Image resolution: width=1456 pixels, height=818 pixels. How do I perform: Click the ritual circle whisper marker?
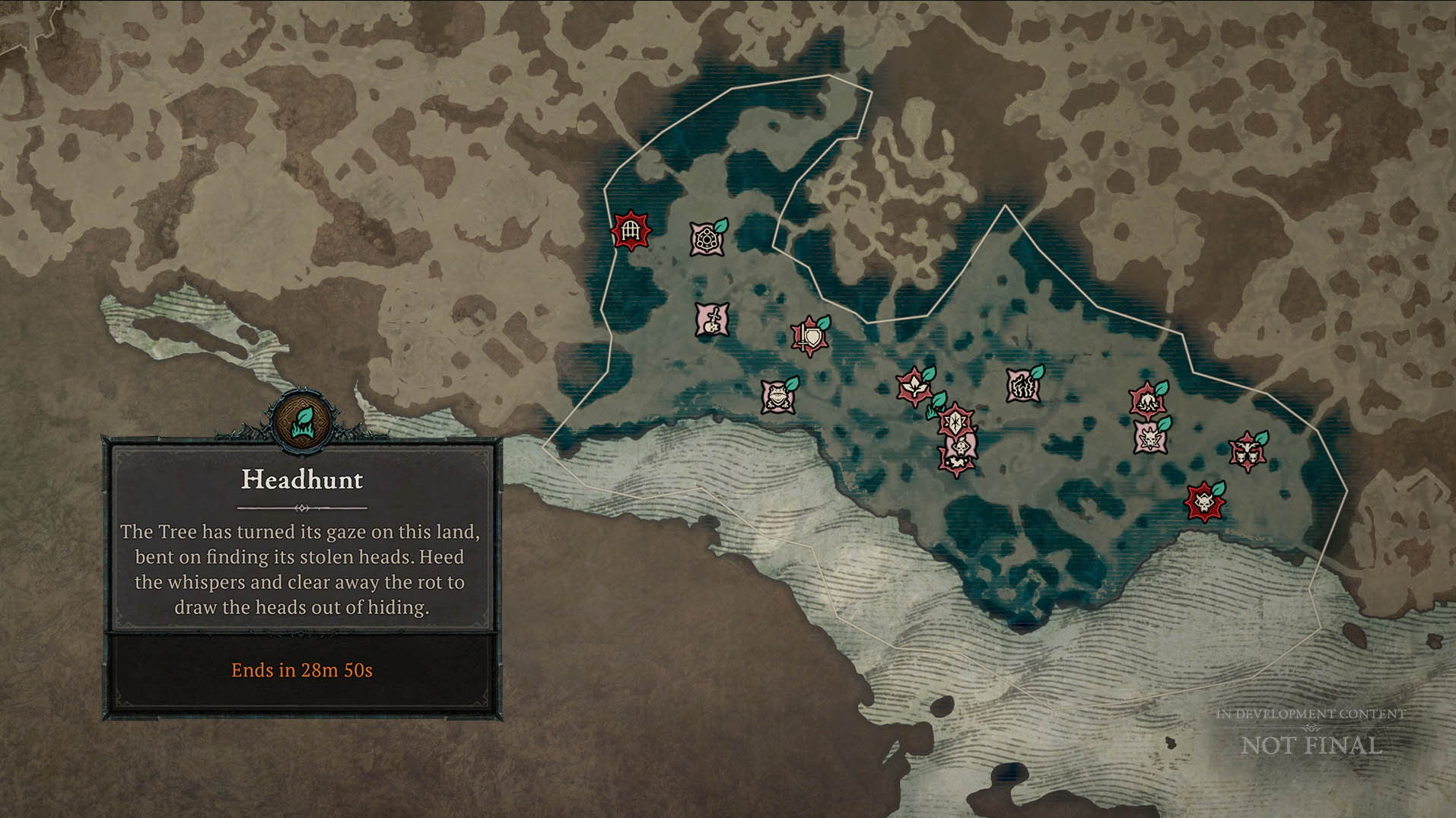coord(707,239)
